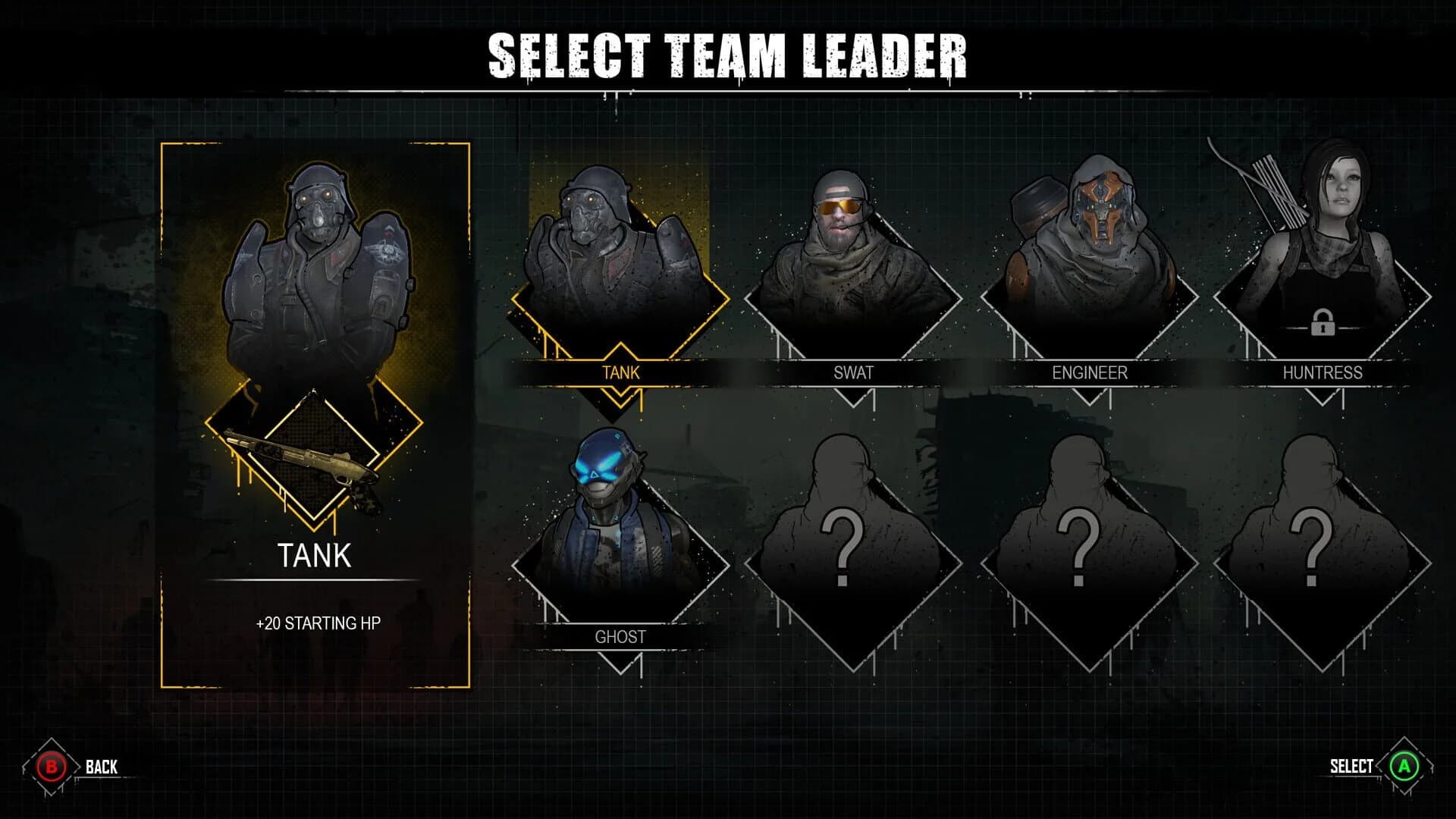The height and width of the screenshot is (819, 1456).
Task: Select the TANK name label
Action: (x=317, y=556)
